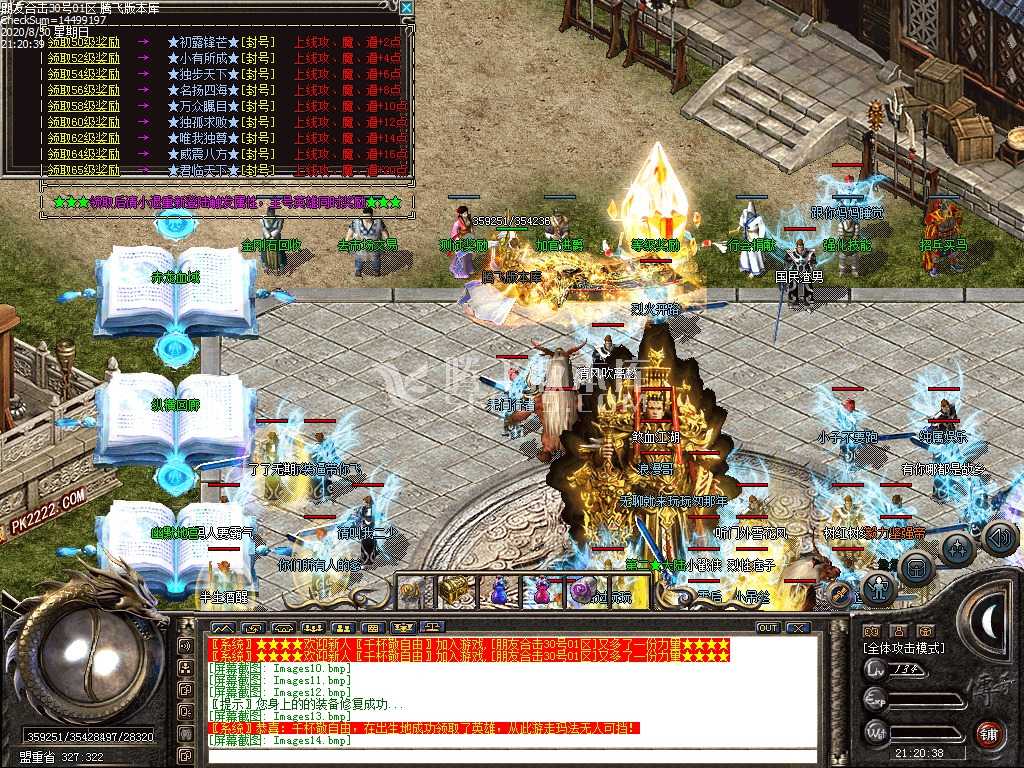
Task: Claim the level 64 reward link
Action: click(84, 154)
